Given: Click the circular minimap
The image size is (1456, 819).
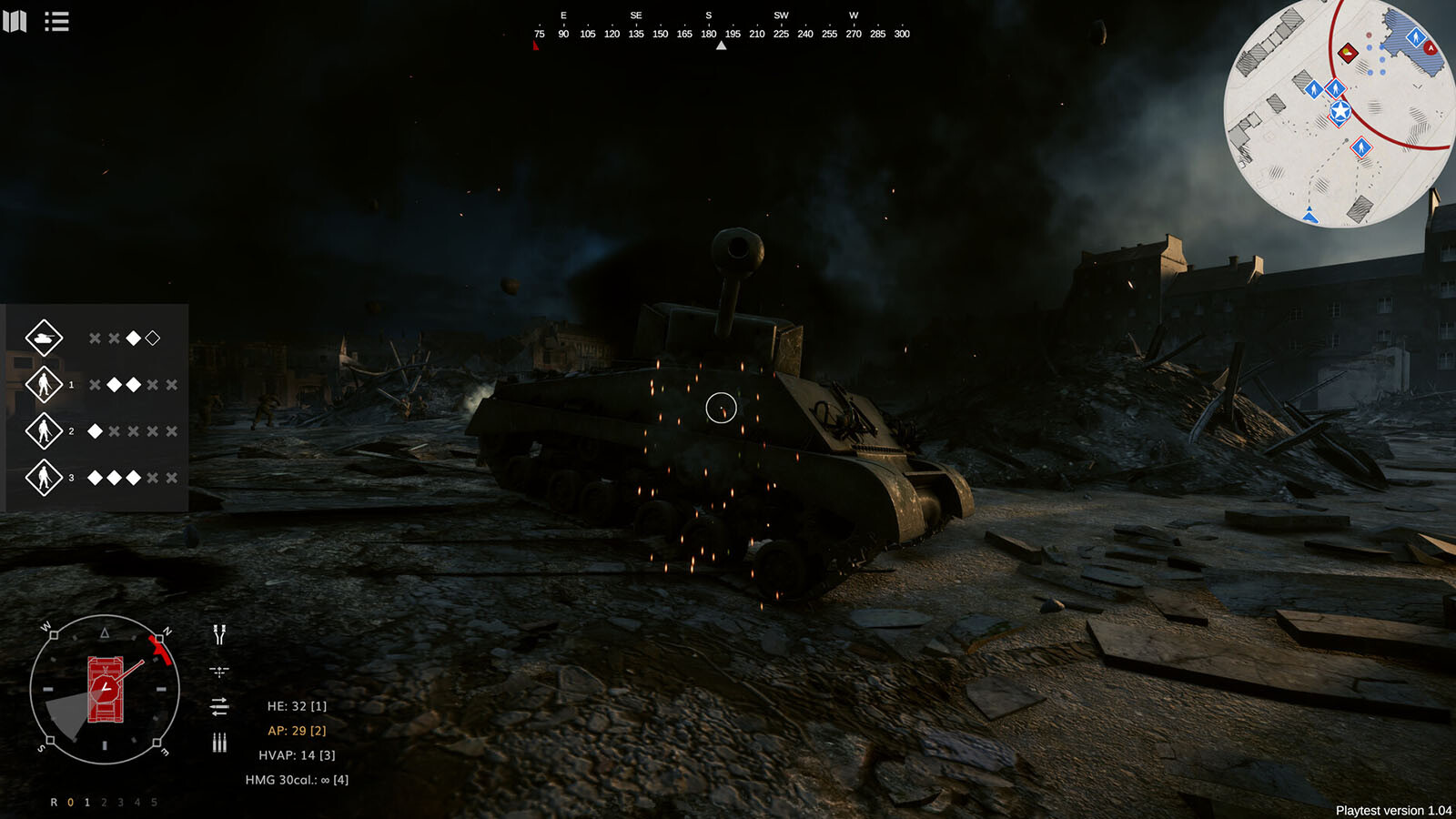Looking at the screenshot, I should 1340,113.
